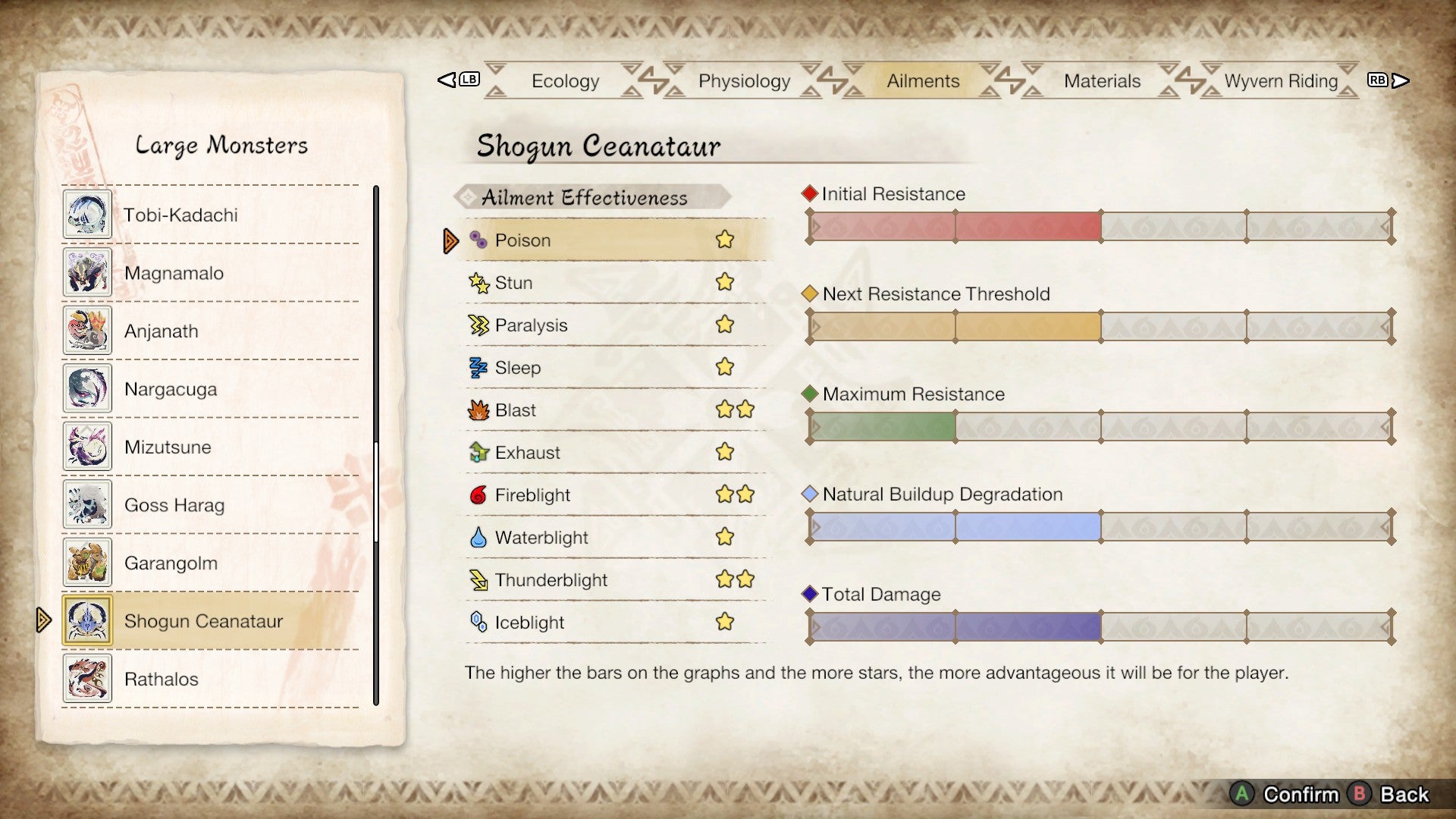Viewport: 1456px width, 819px height.
Task: Click the RB next-page indicator
Action: (x=1378, y=78)
